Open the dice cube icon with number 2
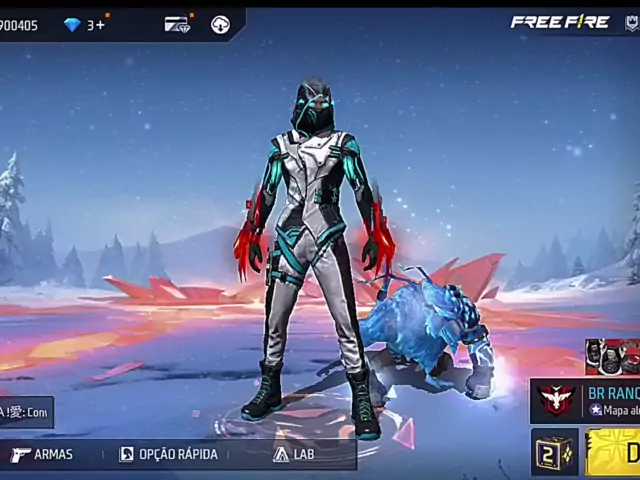Image resolution: width=640 pixels, height=480 pixels. (x=553, y=452)
